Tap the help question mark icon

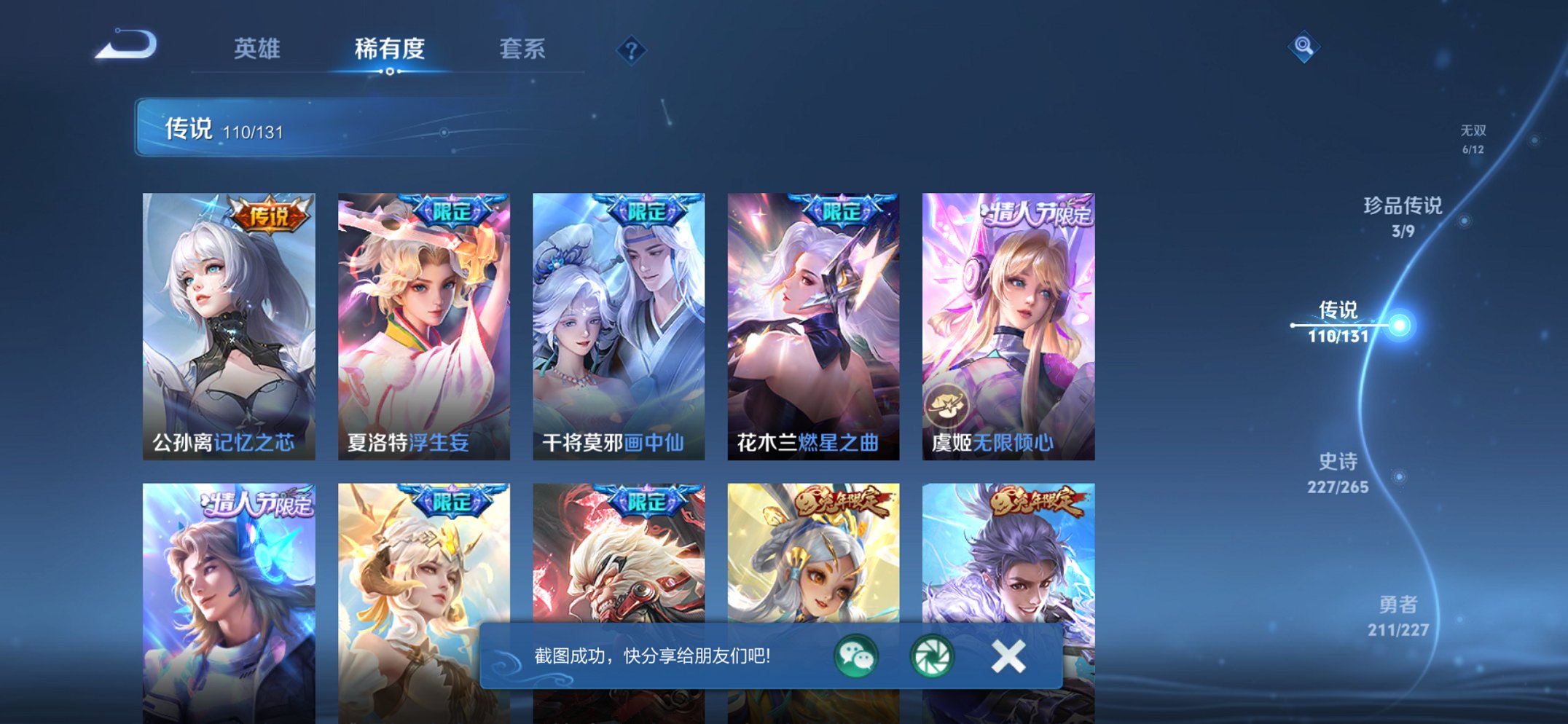[x=631, y=50]
